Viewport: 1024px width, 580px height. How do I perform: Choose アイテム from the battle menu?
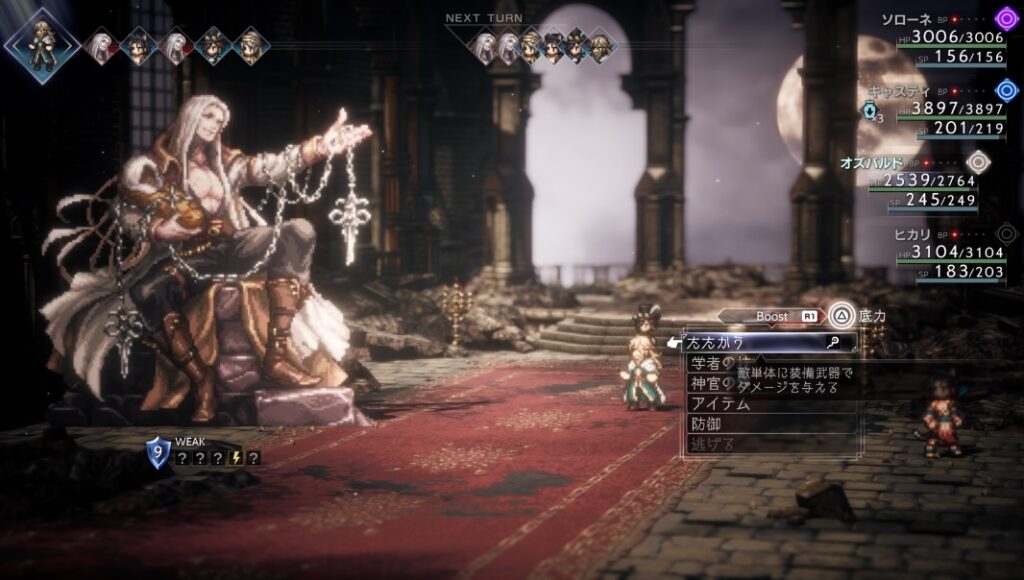720,404
